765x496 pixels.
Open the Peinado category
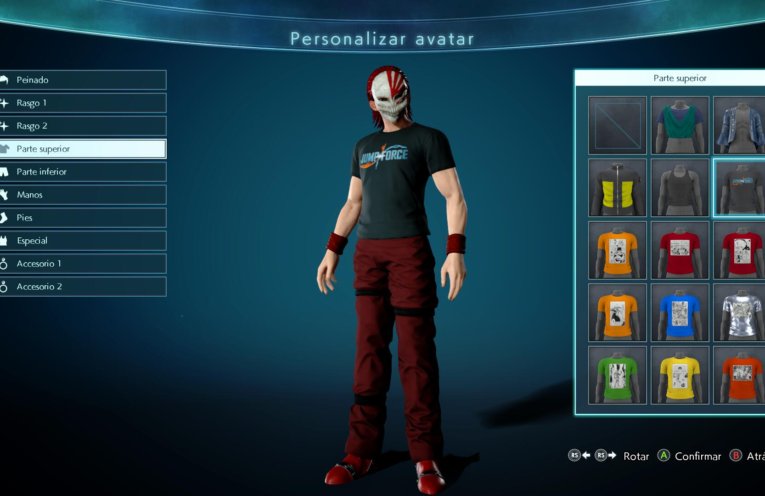click(82, 80)
